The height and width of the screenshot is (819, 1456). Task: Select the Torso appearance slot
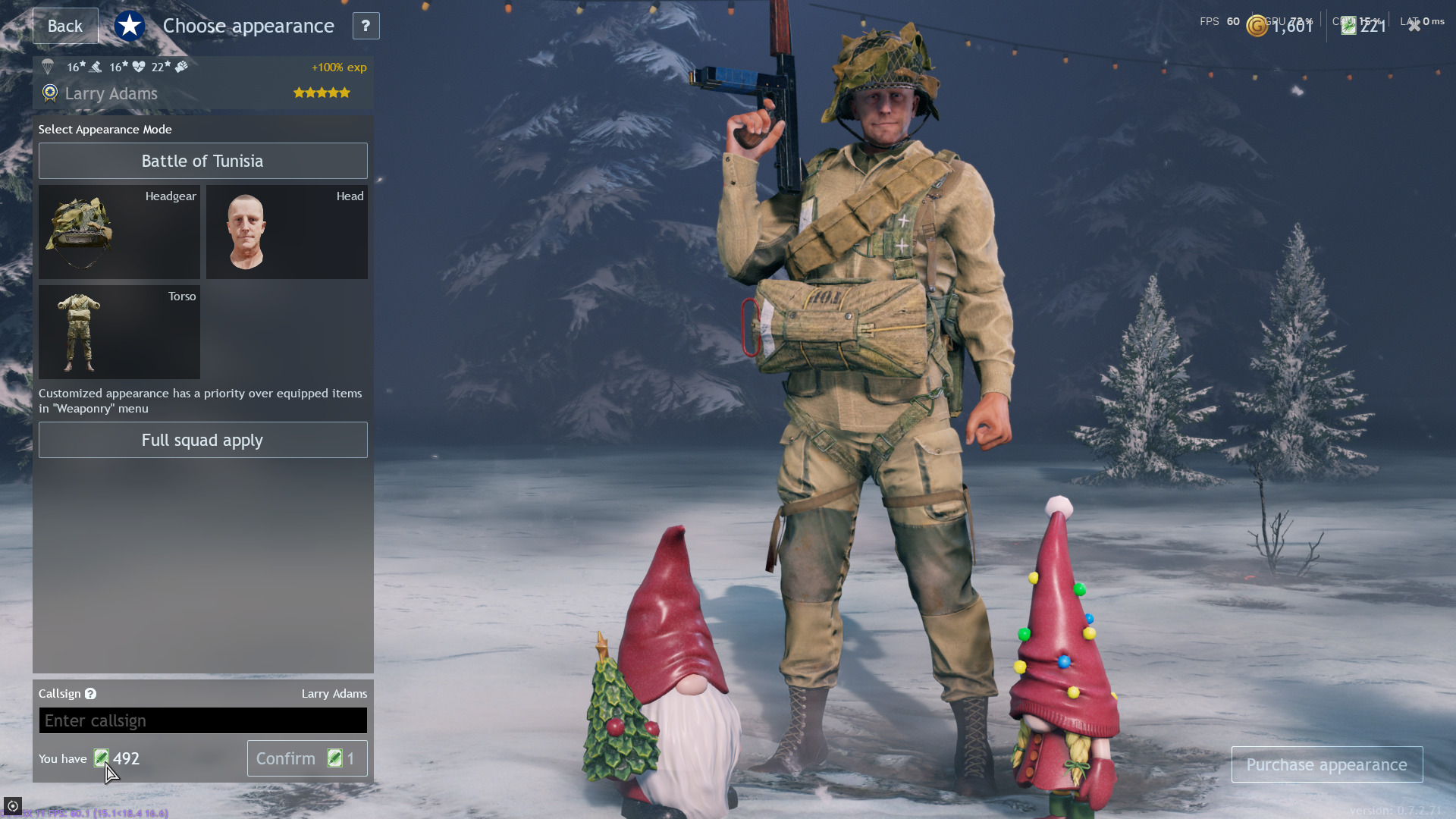(119, 332)
